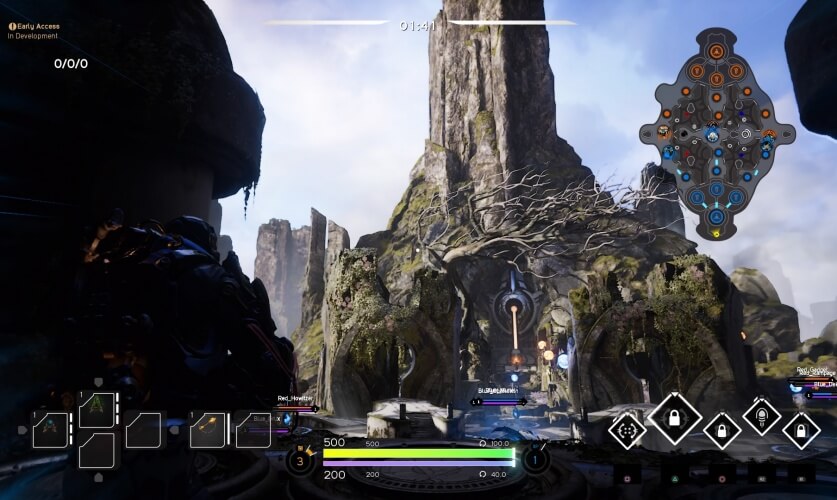Activate the crosshair targeting ability
Viewport: 837px width, 500px height.
628,431
